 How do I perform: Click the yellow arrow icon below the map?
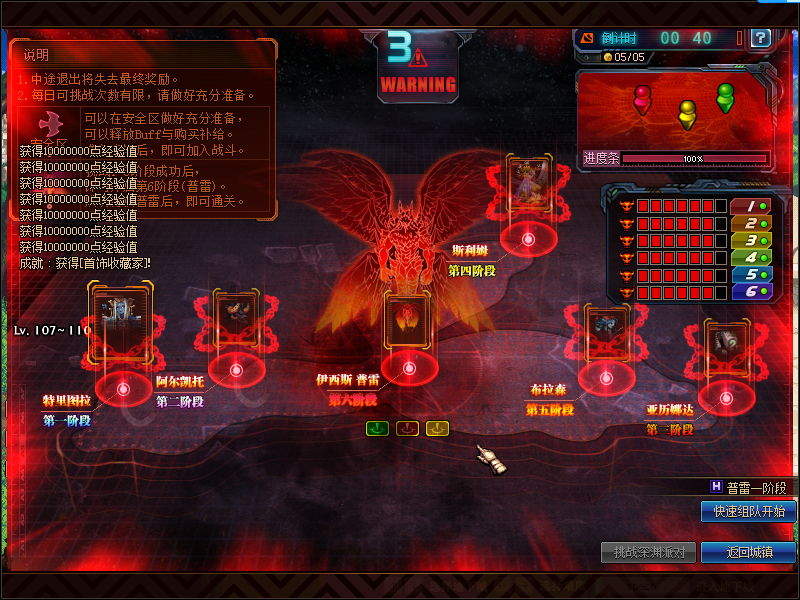pyautogui.click(x=437, y=428)
